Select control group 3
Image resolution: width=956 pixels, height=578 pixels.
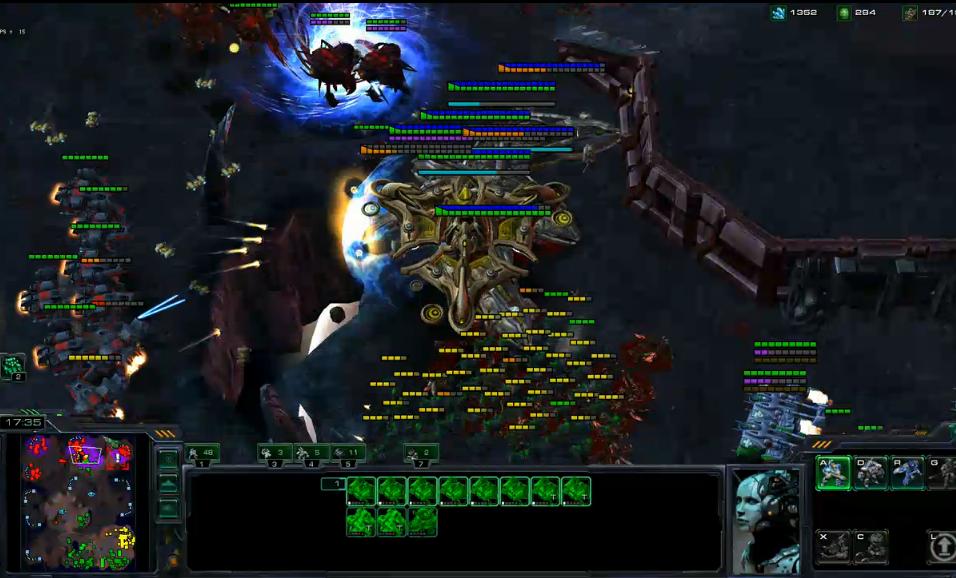[274, 453]
